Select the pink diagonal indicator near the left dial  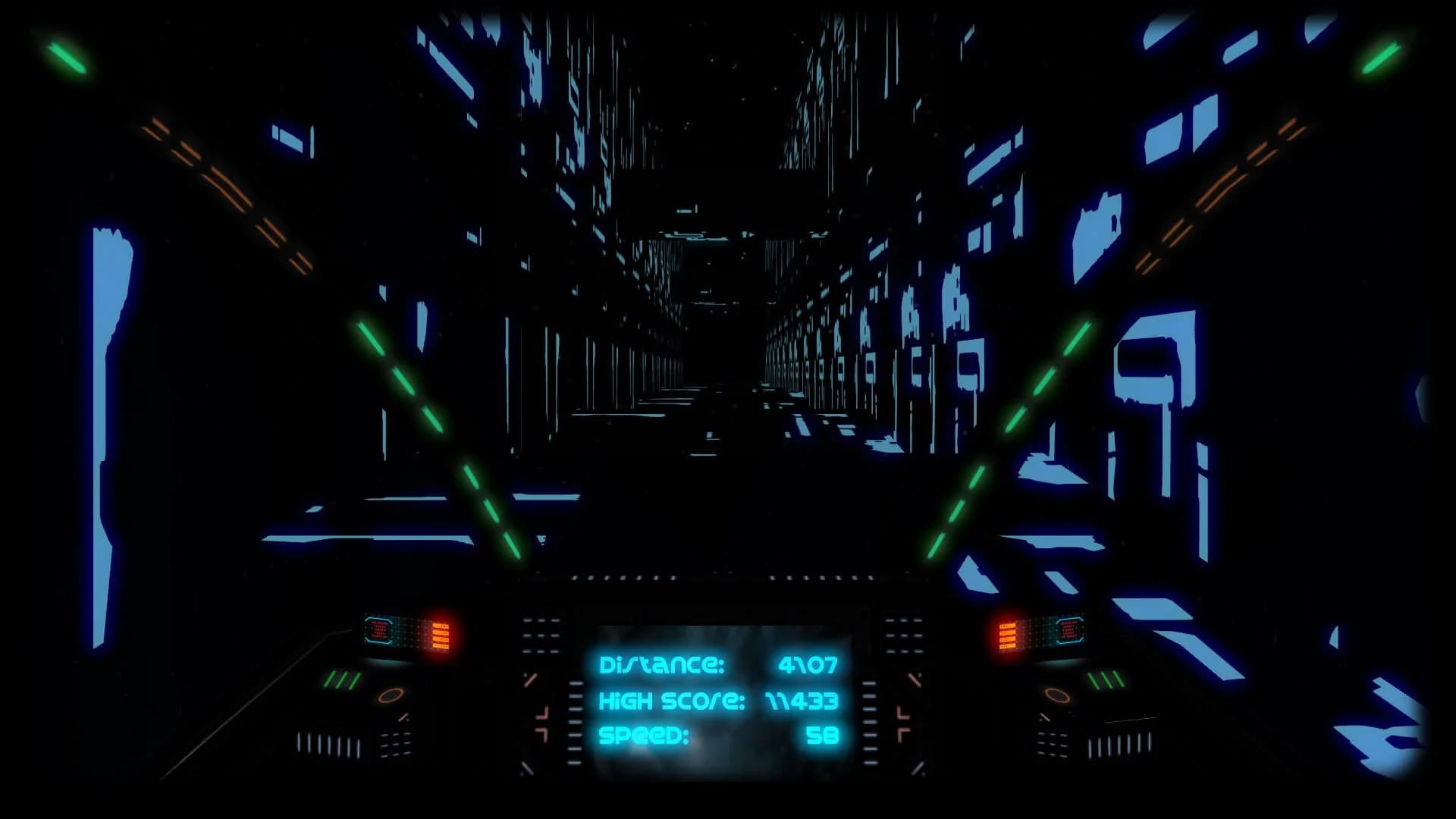tap(404, 717)
